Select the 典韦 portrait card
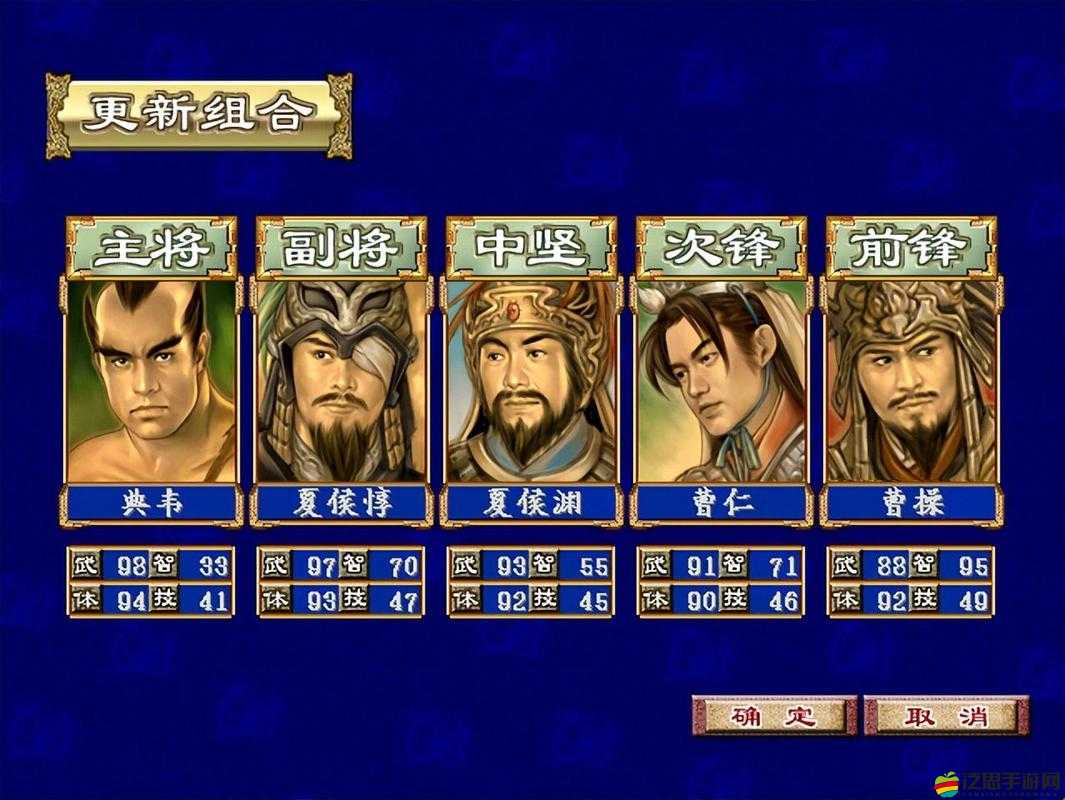Screen dimensions: 1065x800 click(x=152, y=382)
